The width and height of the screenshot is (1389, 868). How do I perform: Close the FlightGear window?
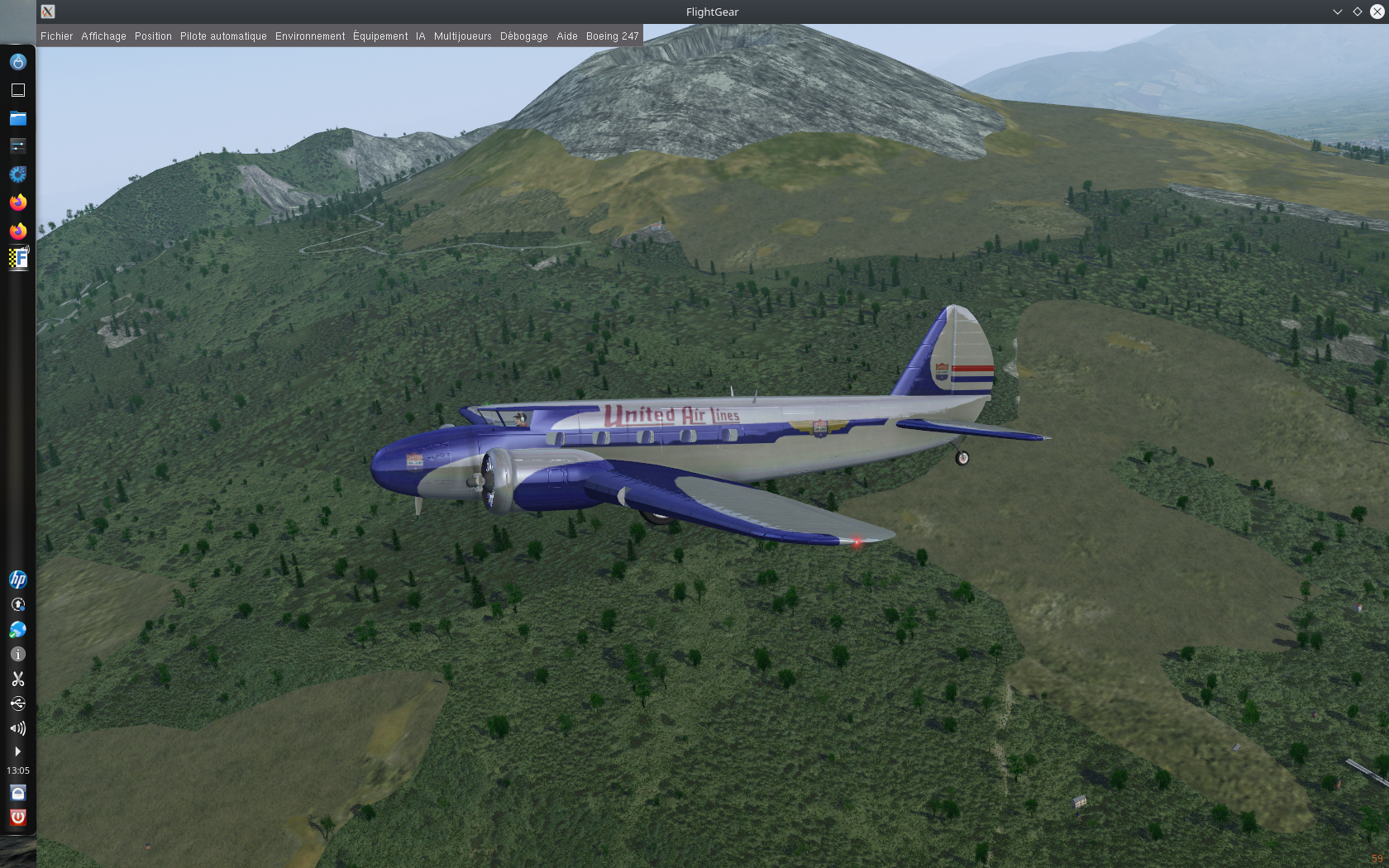point(1377,12)
